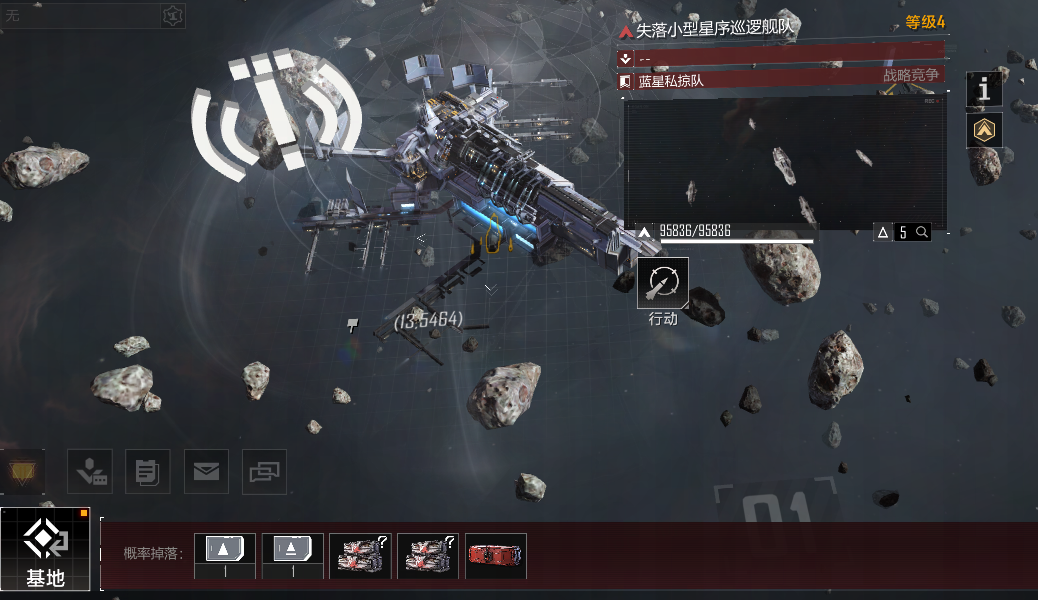Open the target fleet preview window
Screen dimensions: 1038x600
(785, 162)
